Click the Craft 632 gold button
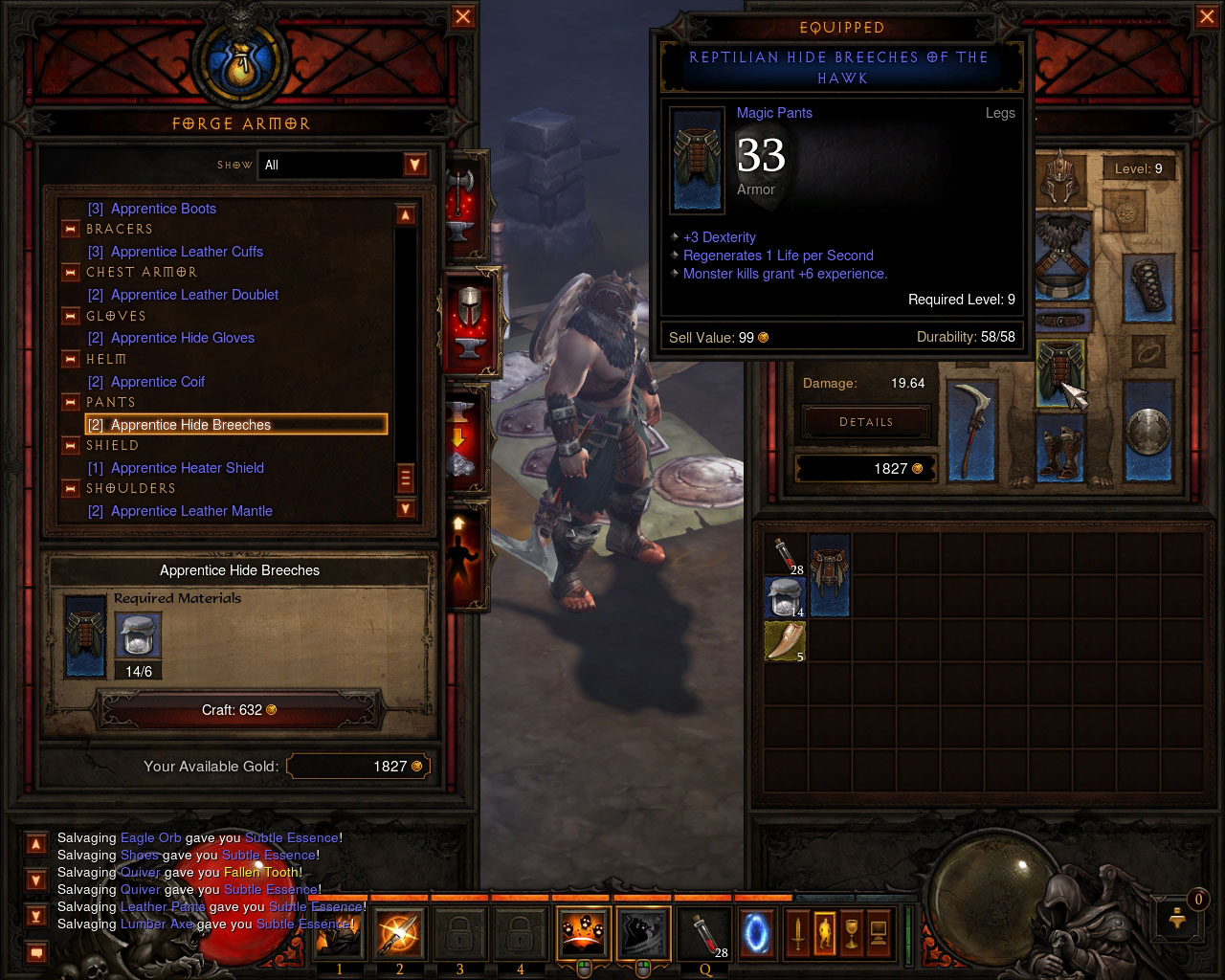The width and height of the screenshot is (1225, 980). 238,709
